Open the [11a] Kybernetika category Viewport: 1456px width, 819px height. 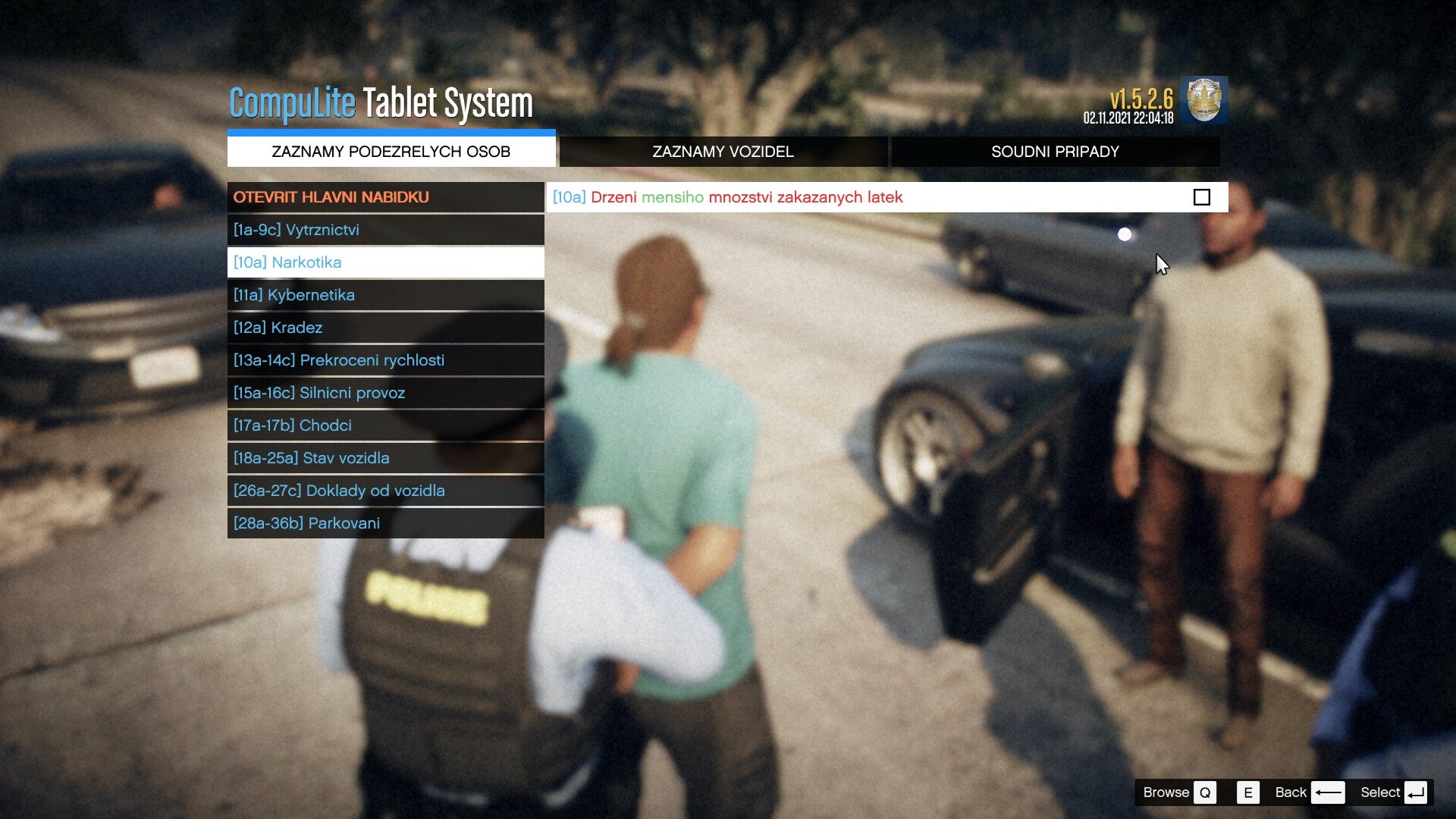pos(385,295)
